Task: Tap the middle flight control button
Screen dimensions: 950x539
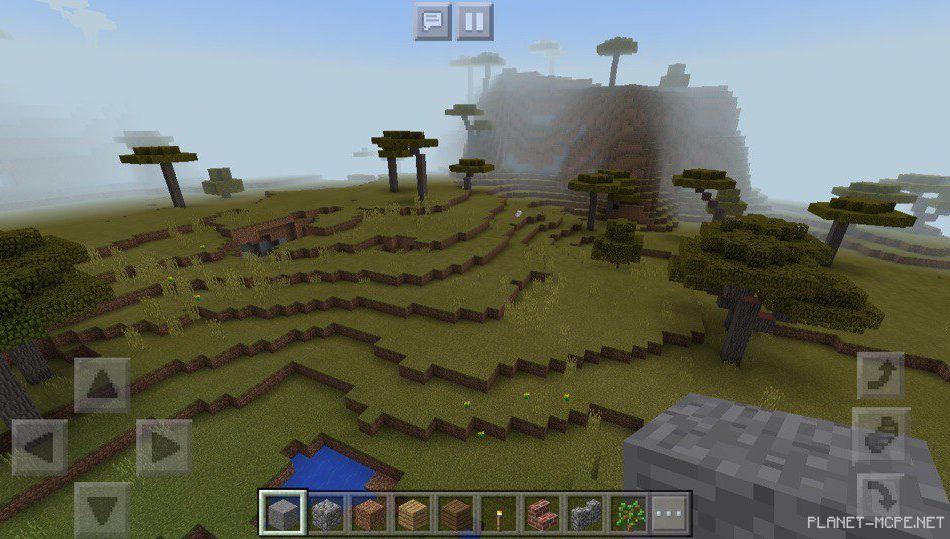Action: coord(881,436)
